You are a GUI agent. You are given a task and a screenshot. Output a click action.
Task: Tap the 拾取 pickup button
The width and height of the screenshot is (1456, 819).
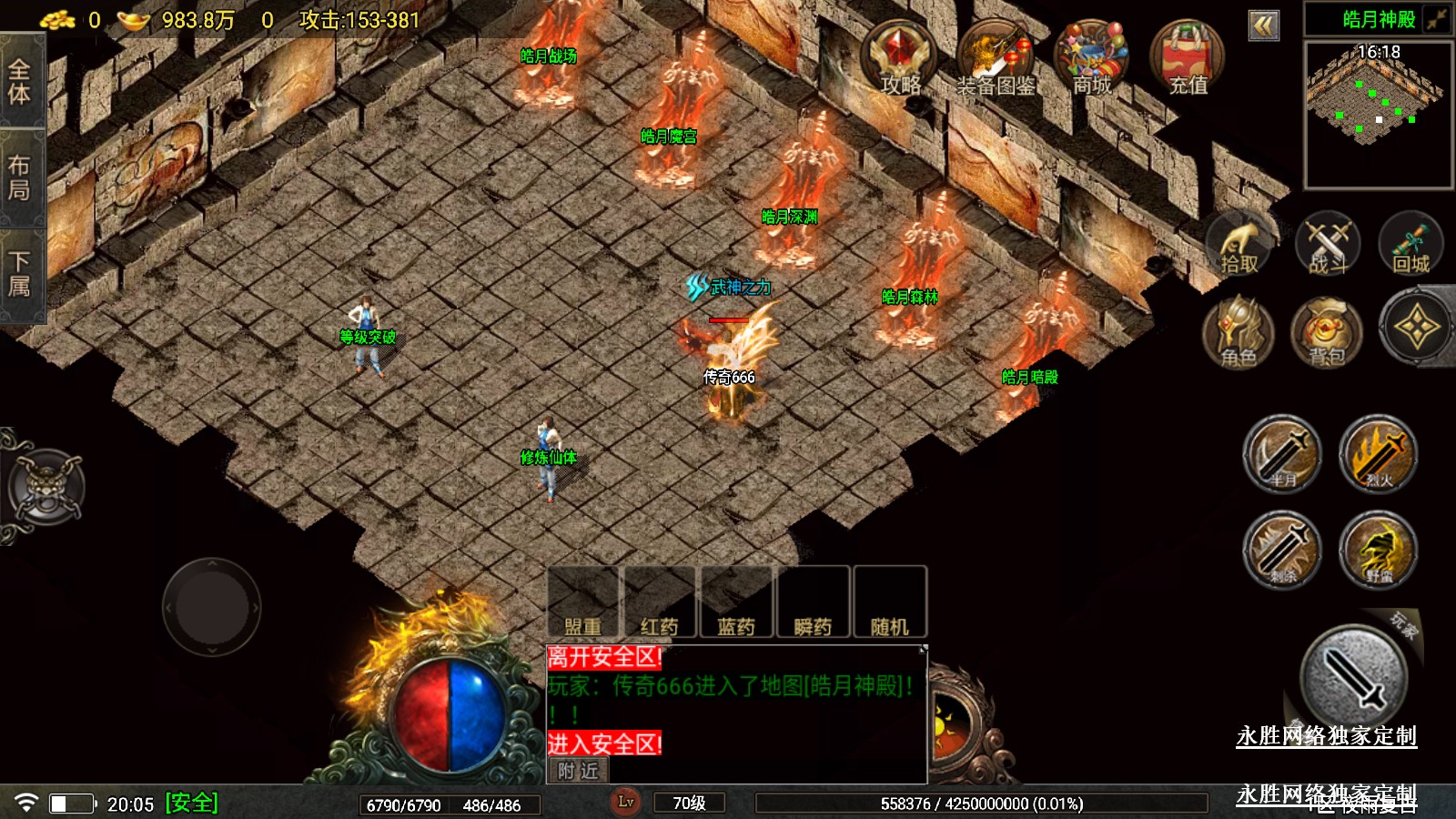(x=1239, y=246)
